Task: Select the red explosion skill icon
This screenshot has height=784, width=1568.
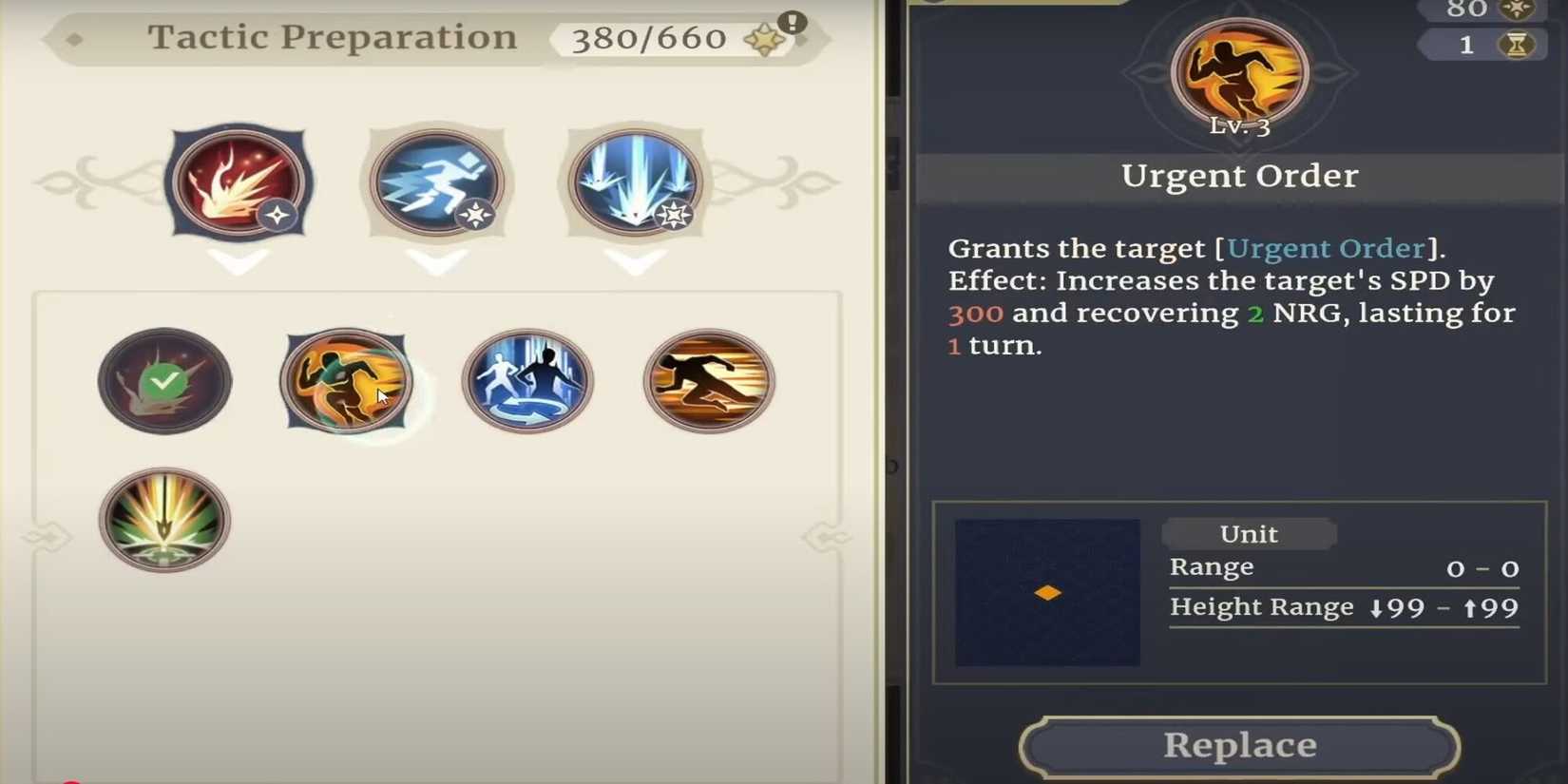Action: tap(239, 182)
